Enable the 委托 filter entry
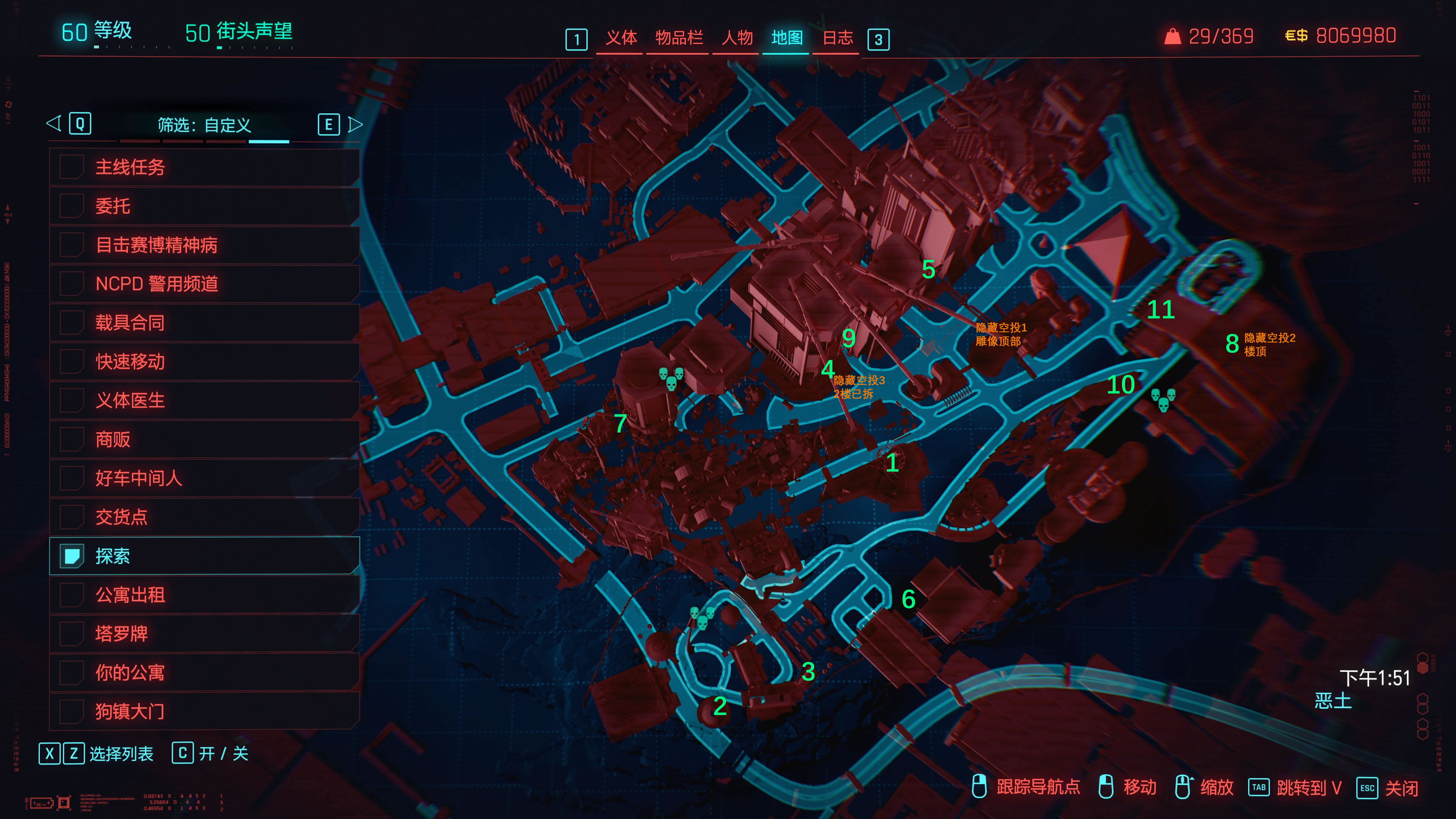 tap(72, 206)
